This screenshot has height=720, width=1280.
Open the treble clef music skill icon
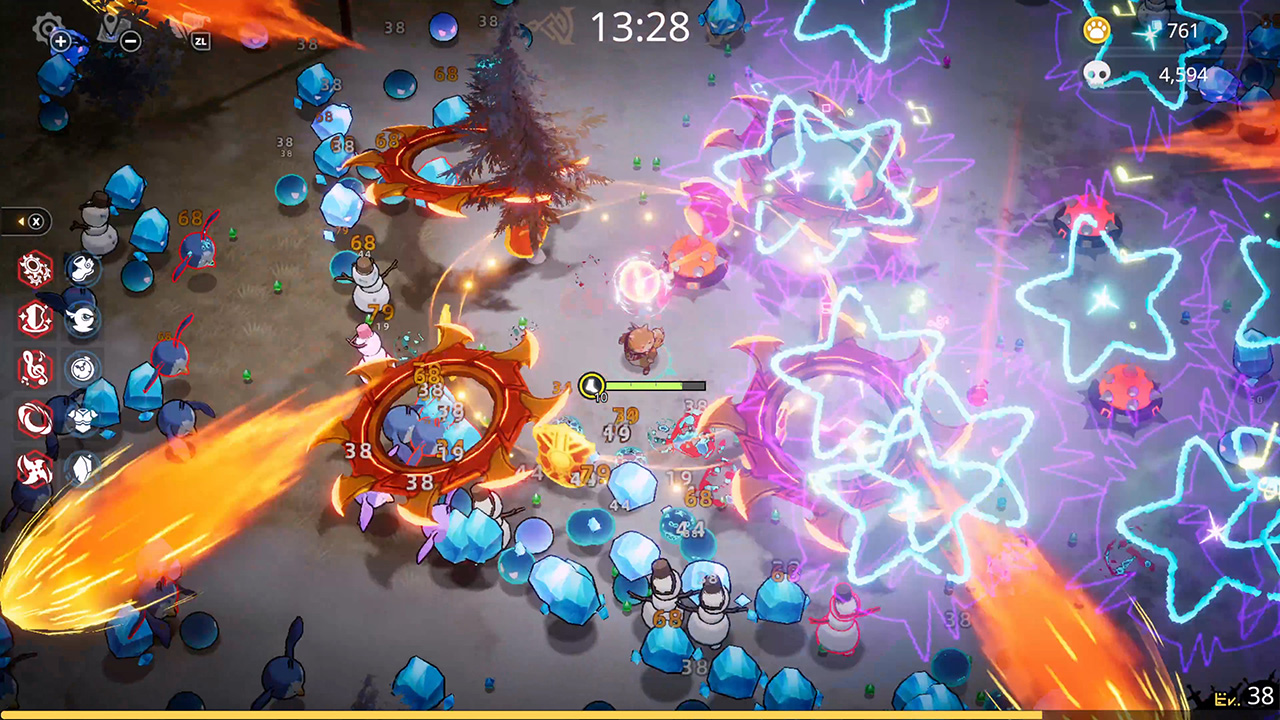[35, 367]
